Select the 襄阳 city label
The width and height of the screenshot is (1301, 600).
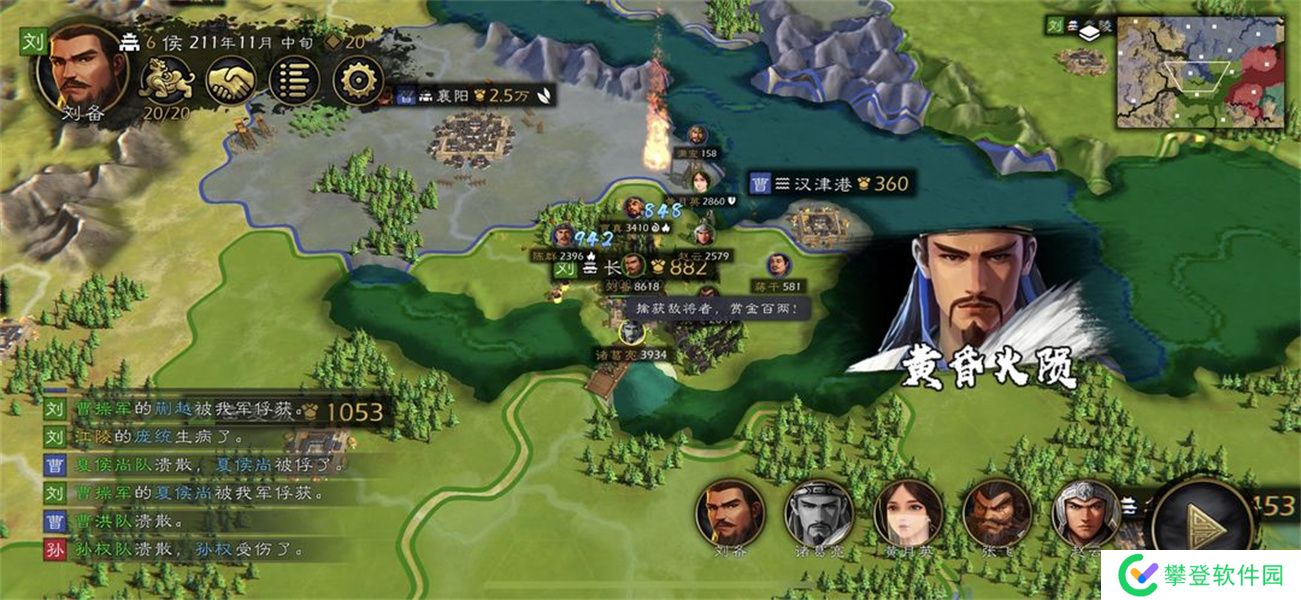(x=475, y=96)
